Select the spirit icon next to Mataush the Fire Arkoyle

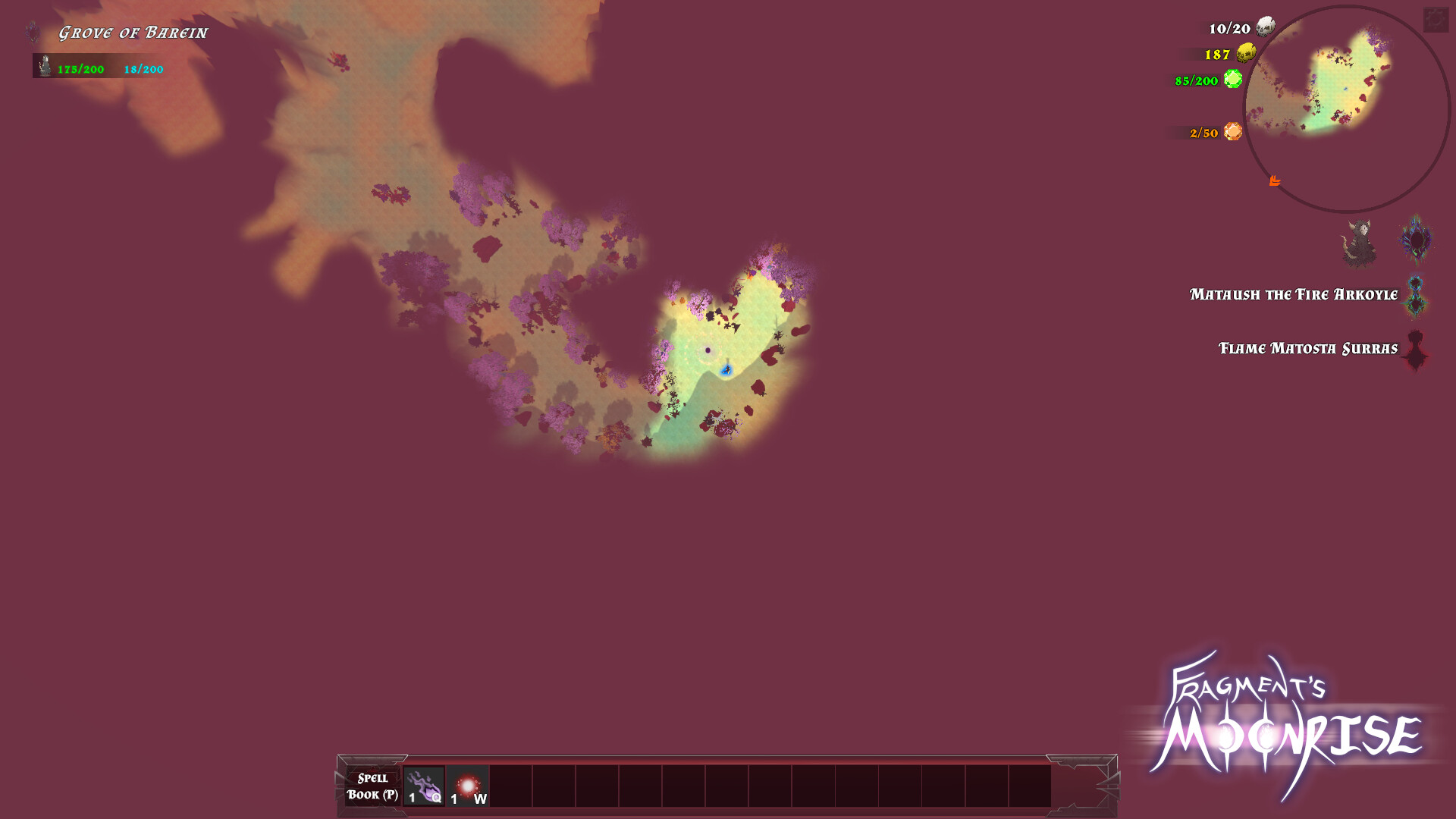[1415, 296]
